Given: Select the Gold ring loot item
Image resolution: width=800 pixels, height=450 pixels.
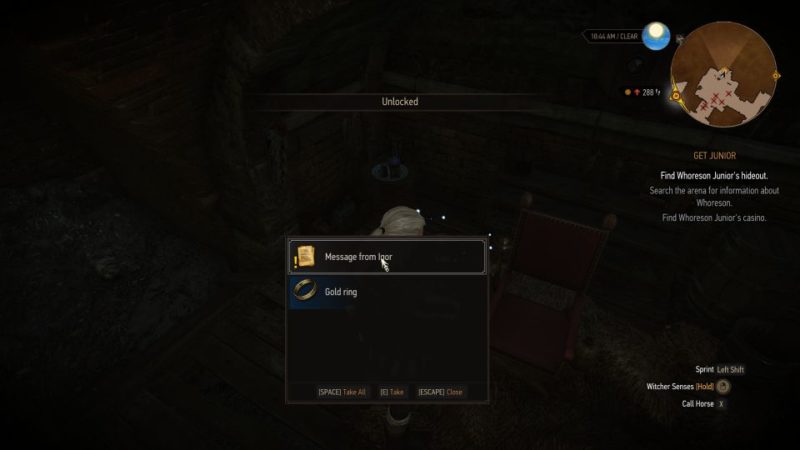Looking at the screenshot, I should pyautogui.click(x=387, y=292).
